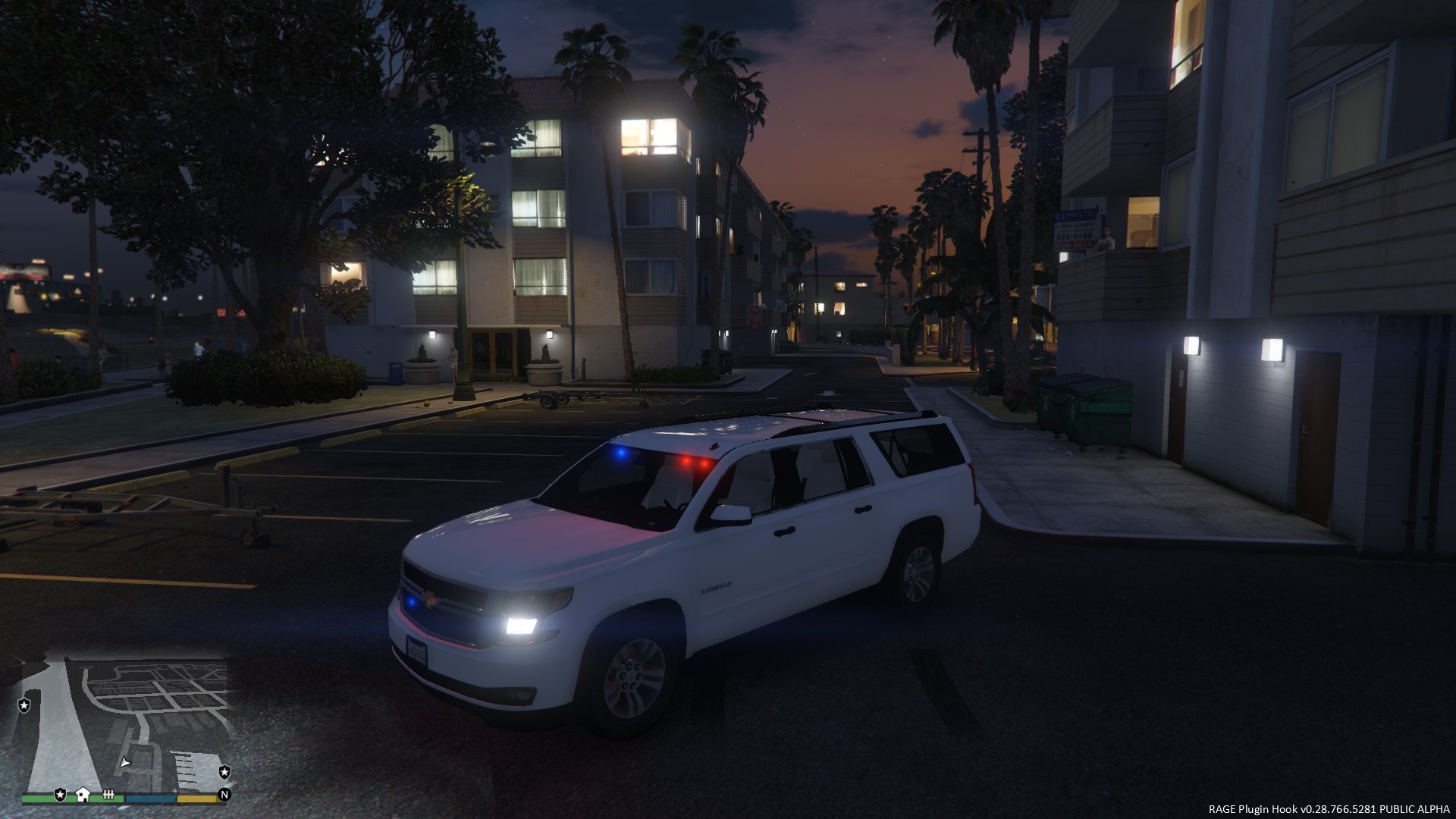Open the minimap radar
The width and height of the screenshot is (1456, 819).
[125, 724]
